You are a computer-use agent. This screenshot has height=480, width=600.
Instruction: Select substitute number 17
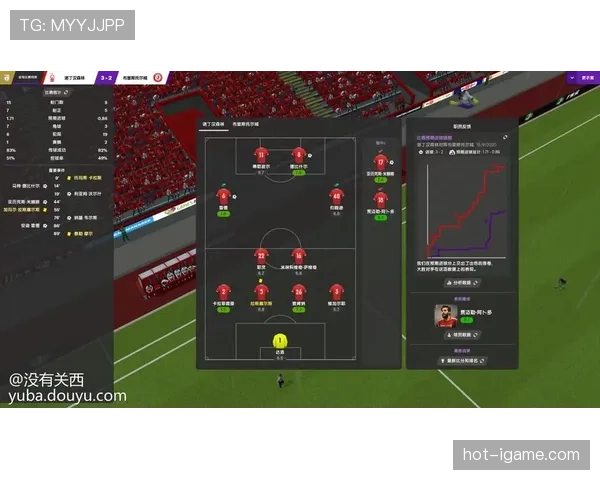380,162
